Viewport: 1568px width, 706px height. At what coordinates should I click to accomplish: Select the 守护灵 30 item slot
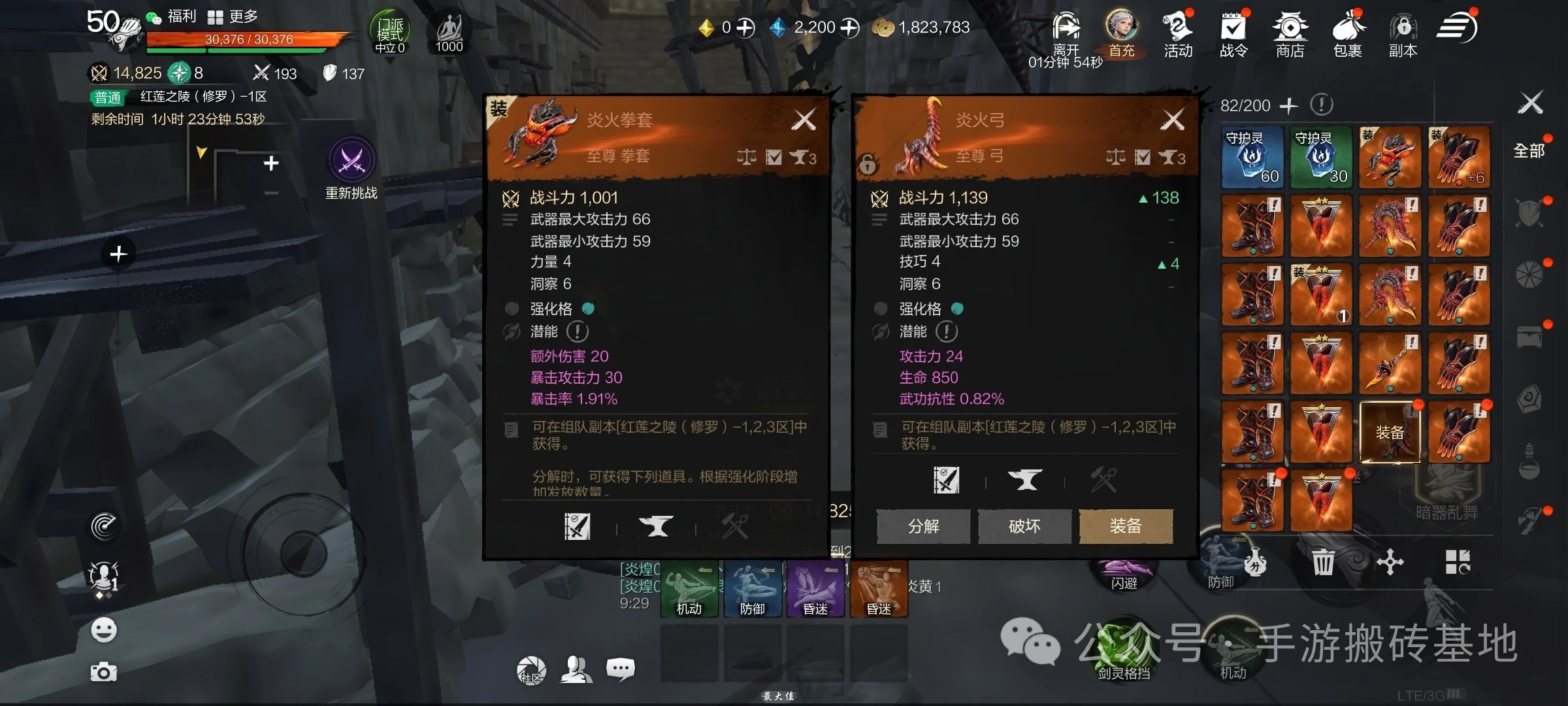pos(1320,158)
